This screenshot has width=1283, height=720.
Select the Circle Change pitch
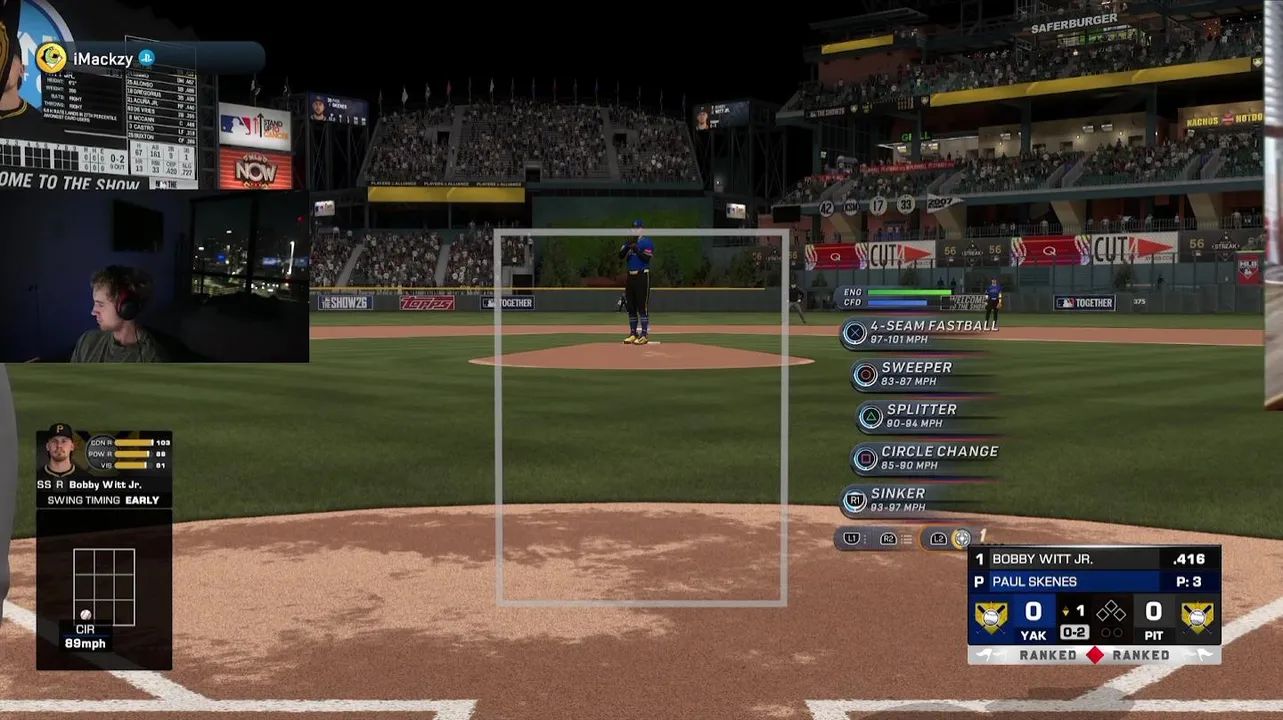click(926, 458)
